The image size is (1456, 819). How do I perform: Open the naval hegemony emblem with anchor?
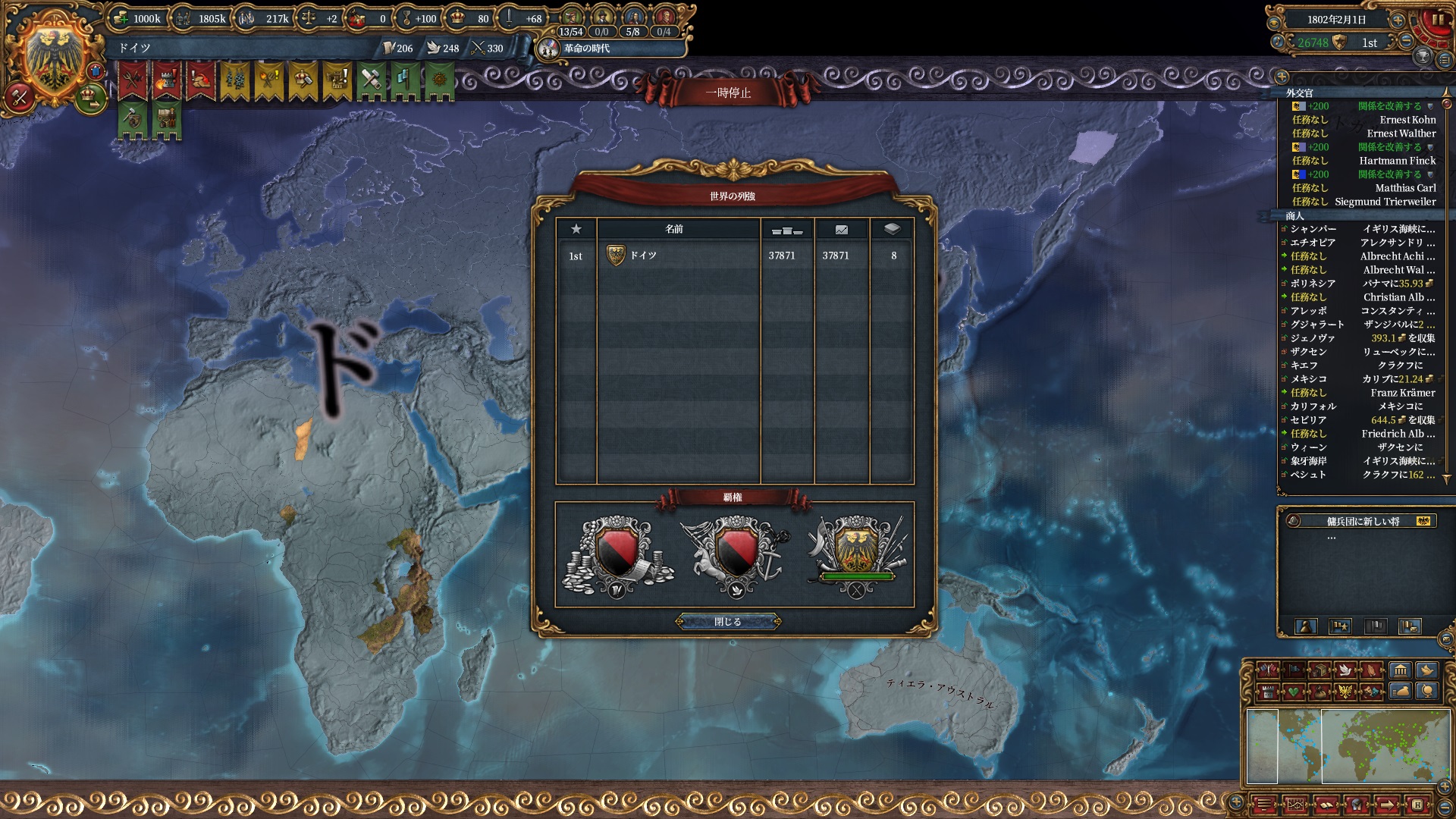tap(735, 556)
